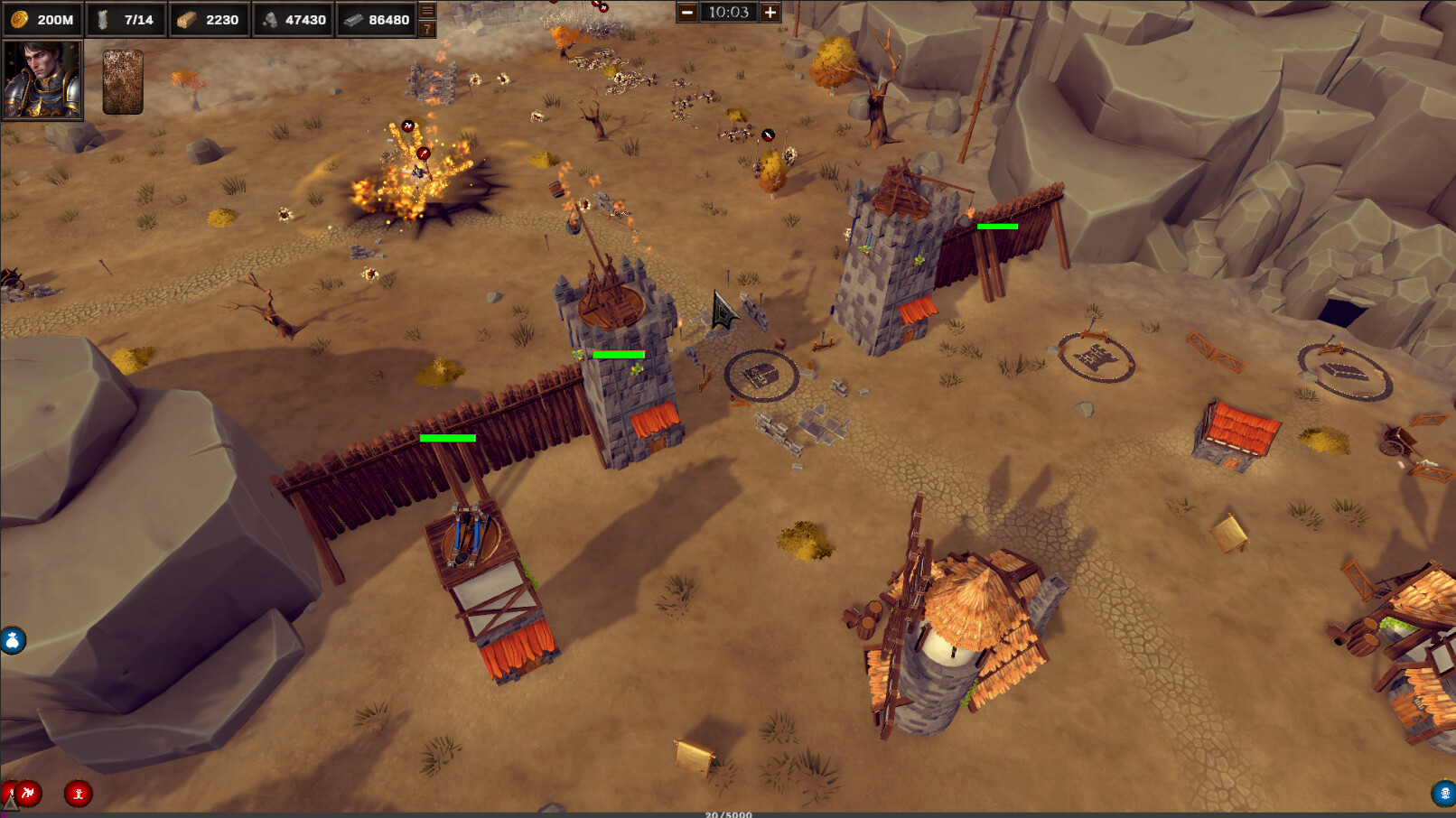Click the blue ability icon bottom right
1456x818 pixels.
1441,795
